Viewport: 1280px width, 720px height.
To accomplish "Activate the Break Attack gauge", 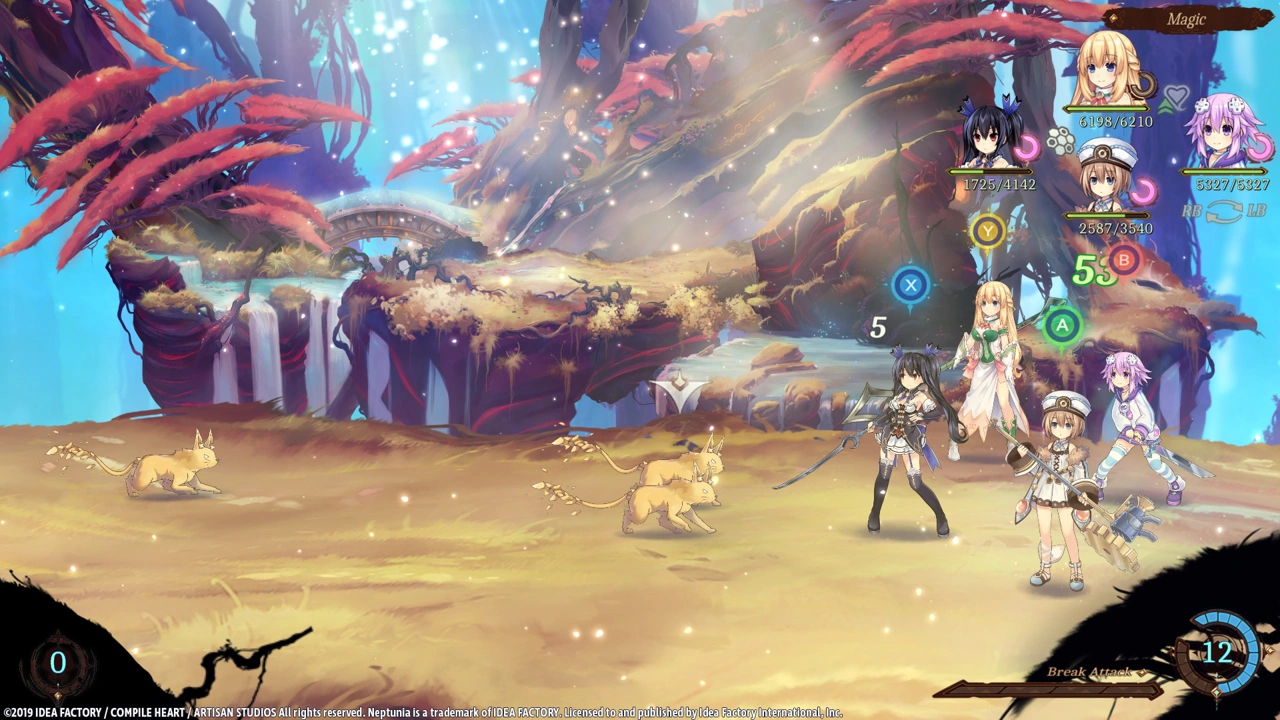I will 1048,689.
